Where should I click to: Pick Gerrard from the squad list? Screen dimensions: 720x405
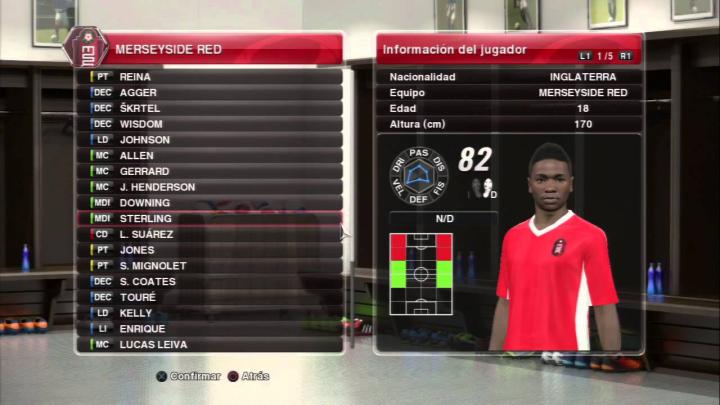click(x=210, y=171)
